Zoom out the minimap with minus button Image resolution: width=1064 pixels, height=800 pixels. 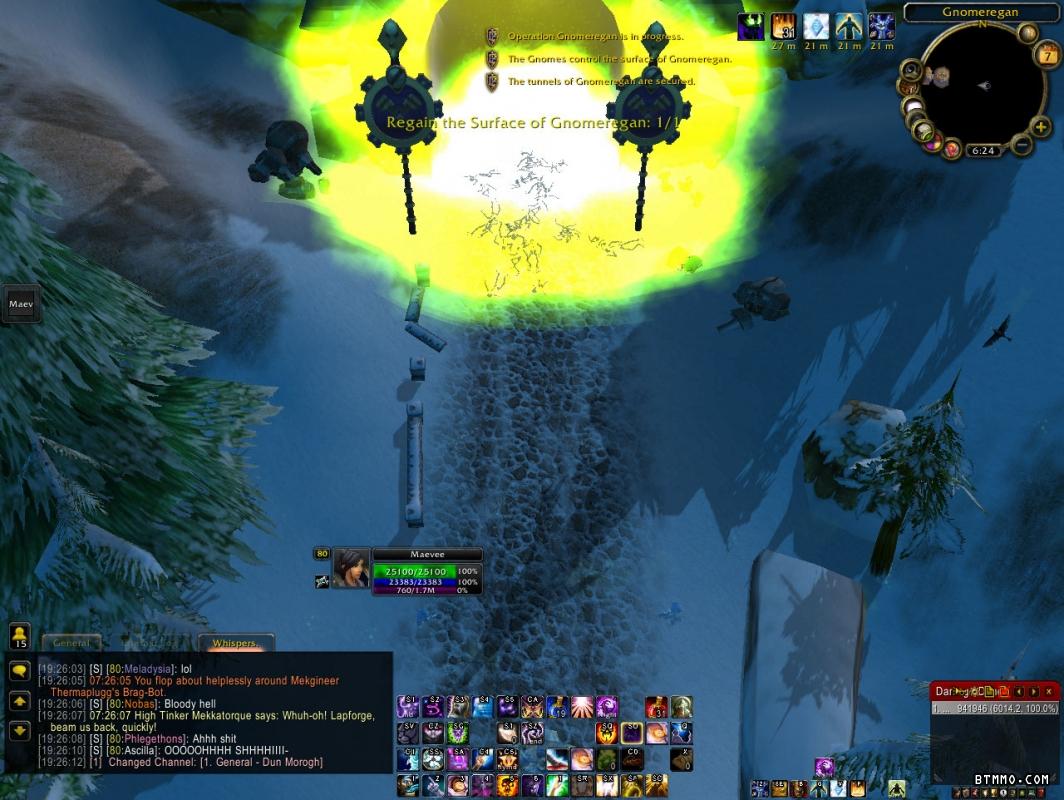(1021, 145)
